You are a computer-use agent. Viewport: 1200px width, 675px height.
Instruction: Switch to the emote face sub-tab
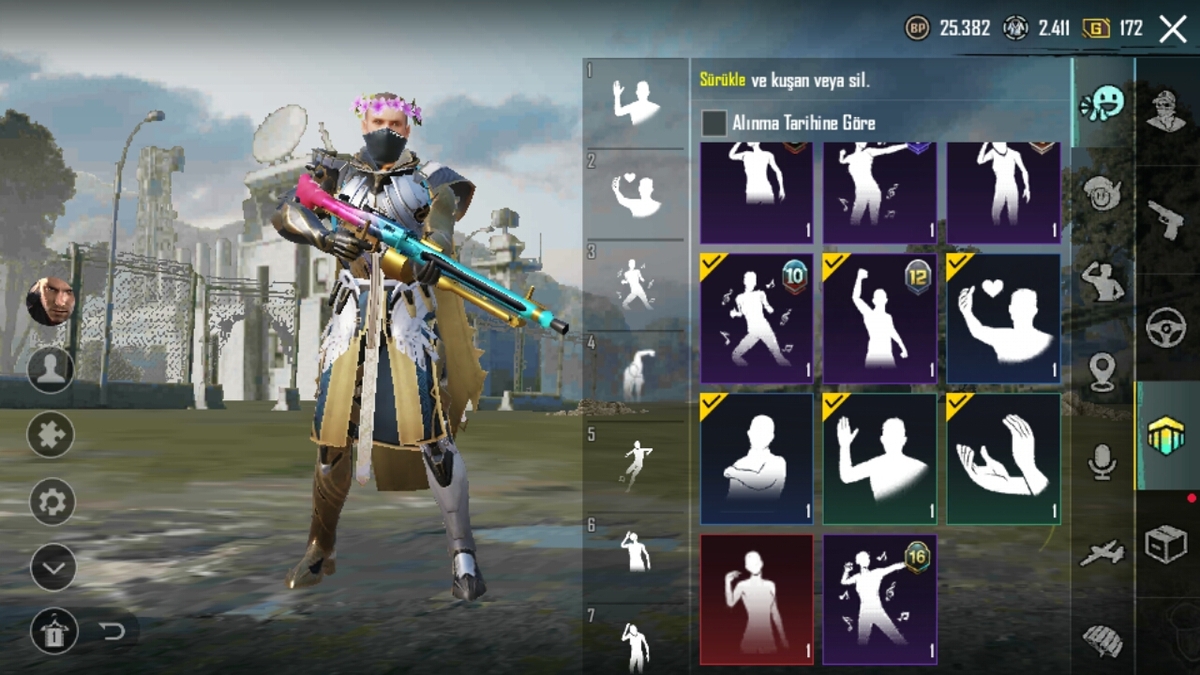pyautogui.click(x=1103, y=103)
